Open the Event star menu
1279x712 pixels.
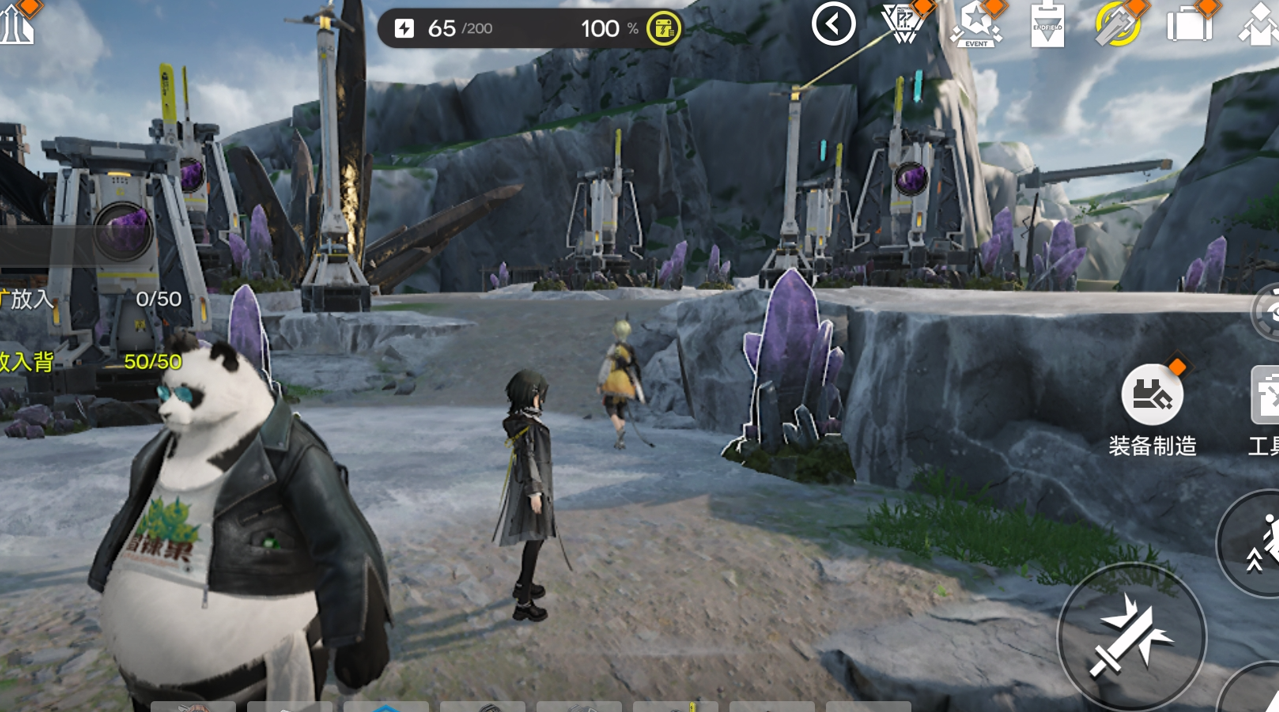[976, 24]
